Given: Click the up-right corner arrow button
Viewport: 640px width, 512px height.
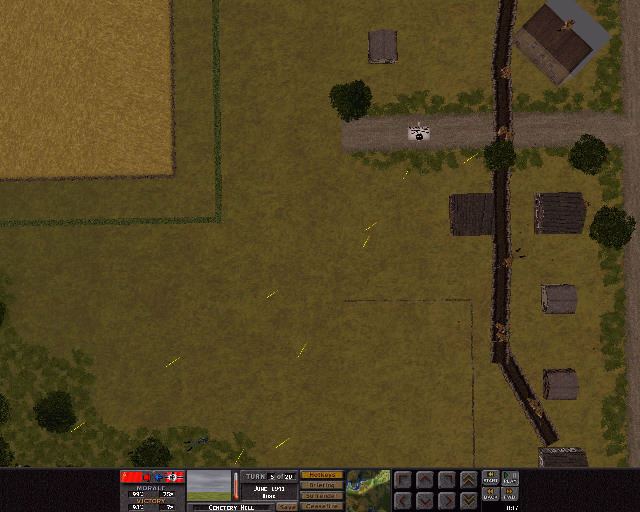Looking at the screenshot, I should tap(446, 479).
